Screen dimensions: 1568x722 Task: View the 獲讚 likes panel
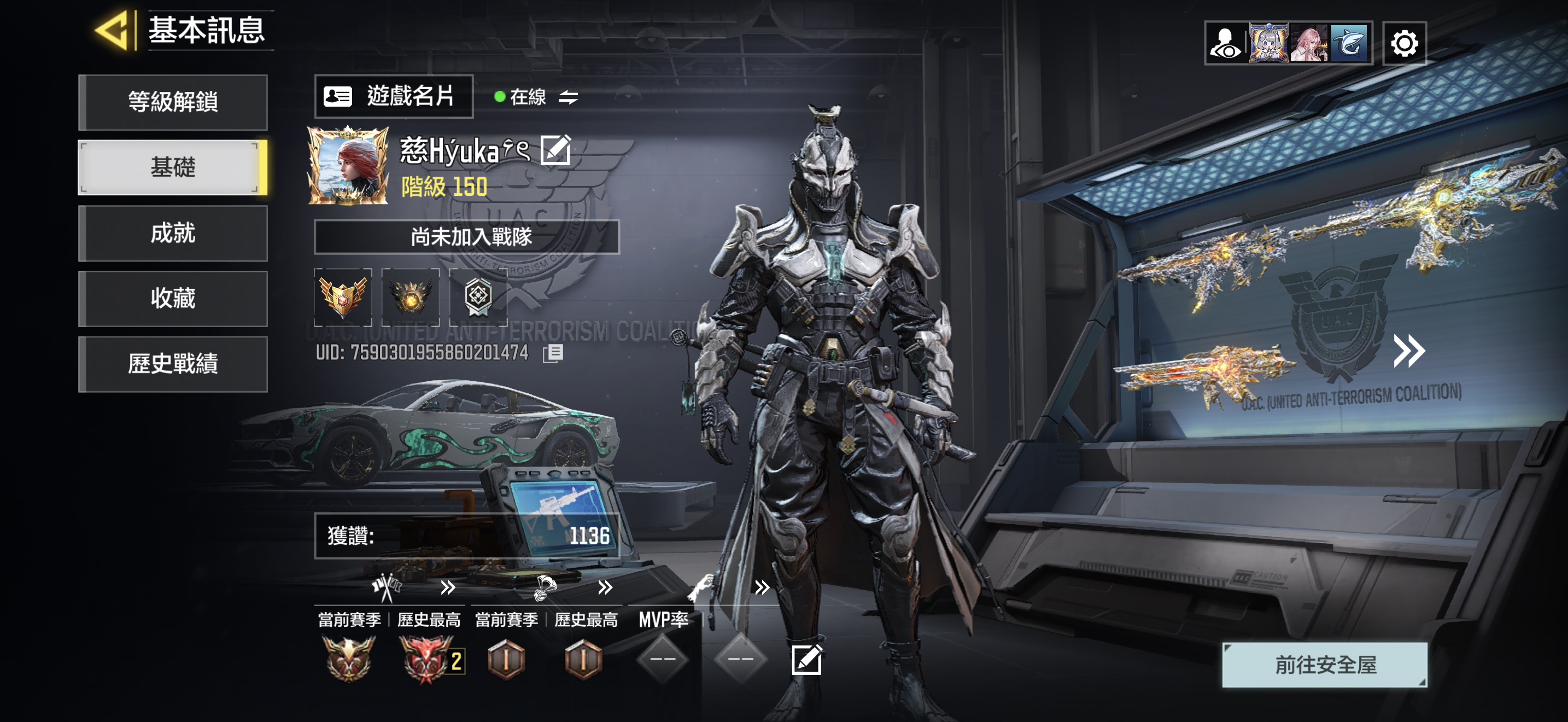pyautogui.click(x=466, y=535)
